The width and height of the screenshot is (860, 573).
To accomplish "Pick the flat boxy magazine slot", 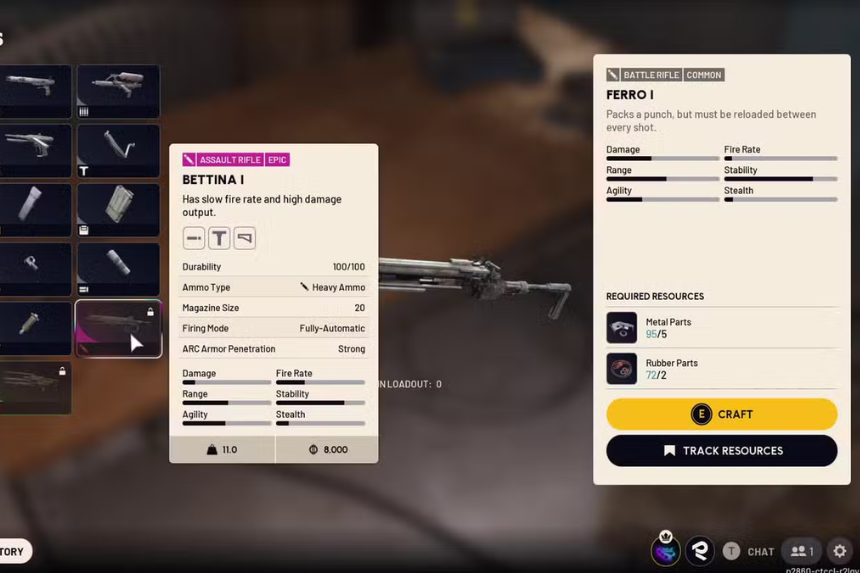I will 118,210.
